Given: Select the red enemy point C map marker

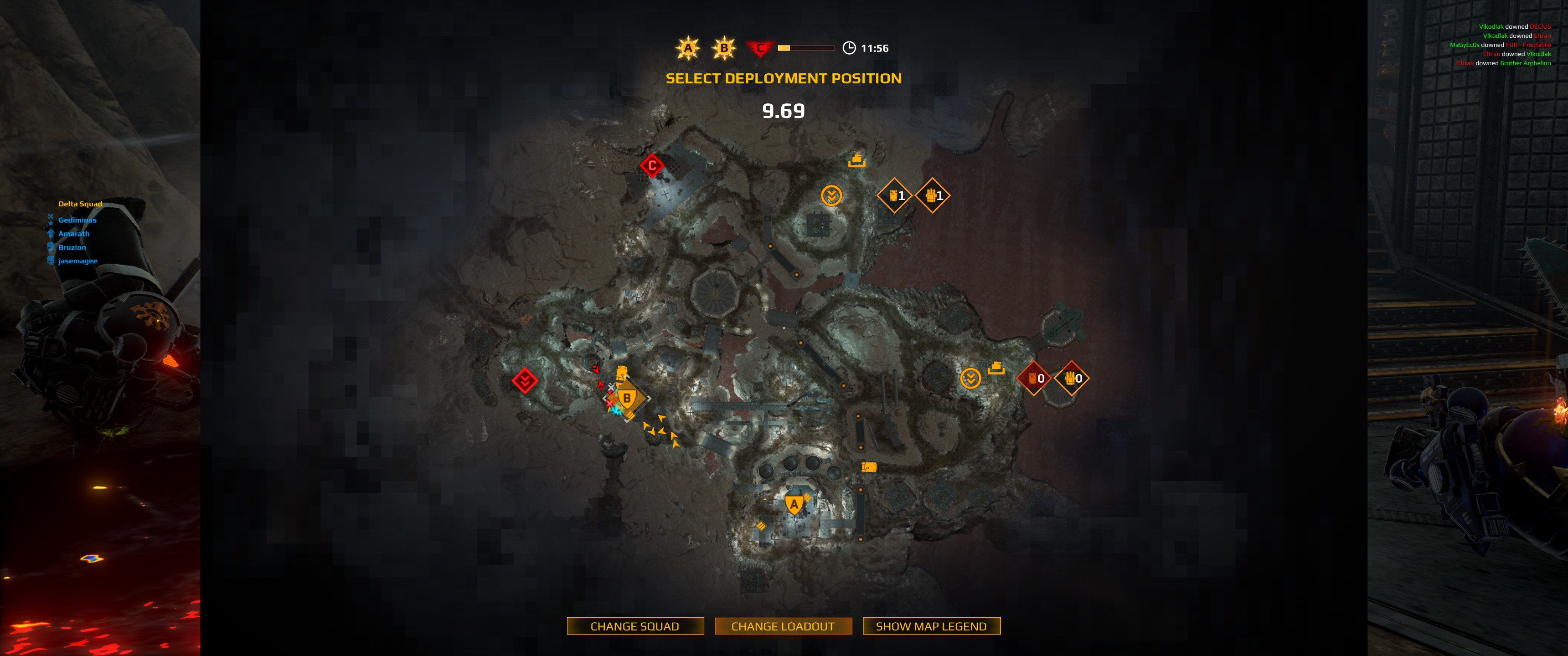Looking at the screenshot, I should [652, 165].
